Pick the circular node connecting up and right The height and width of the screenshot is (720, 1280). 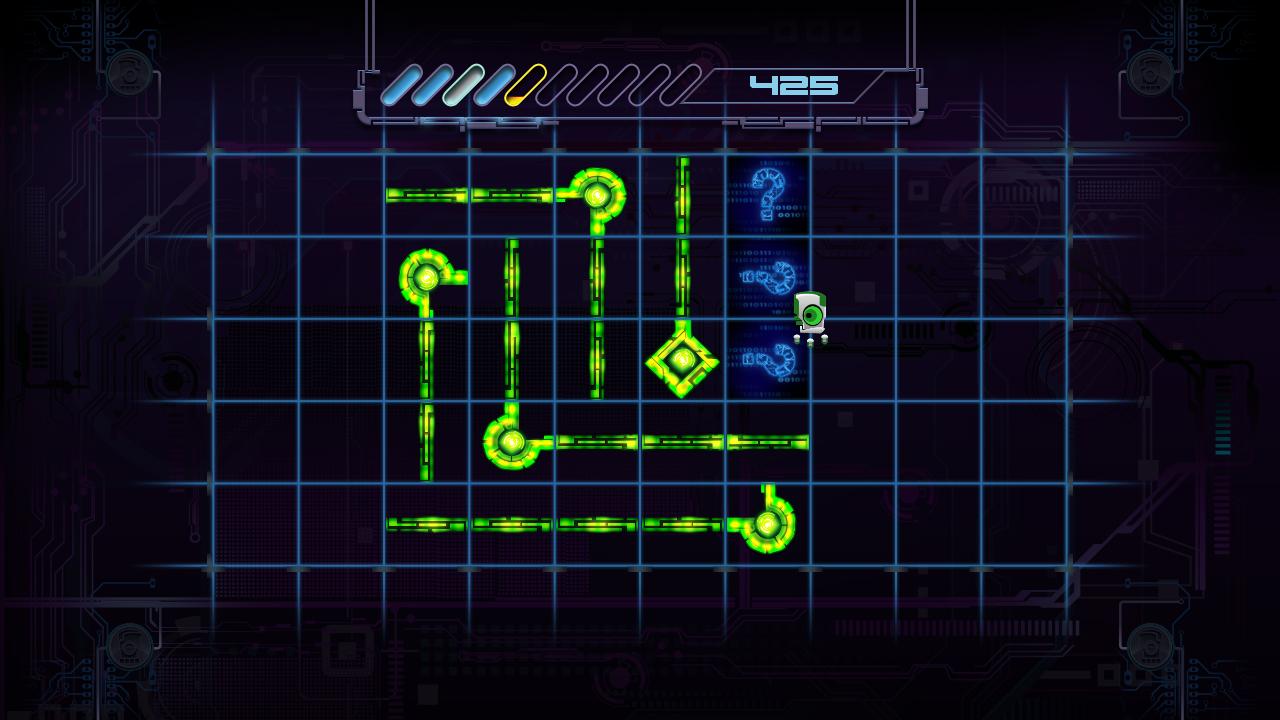click(512, 441)
